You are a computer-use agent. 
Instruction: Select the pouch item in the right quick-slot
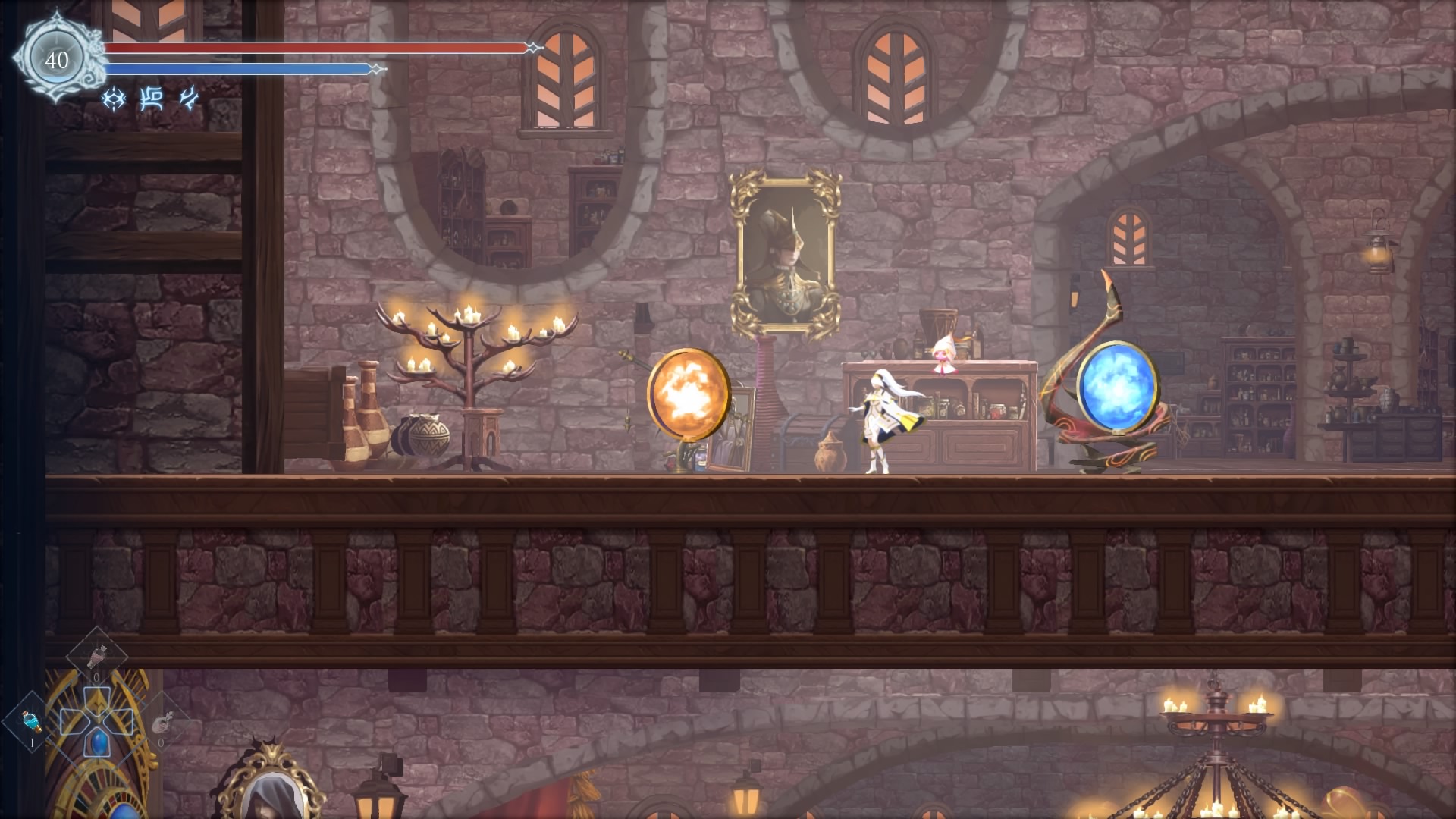coord(162,722)
